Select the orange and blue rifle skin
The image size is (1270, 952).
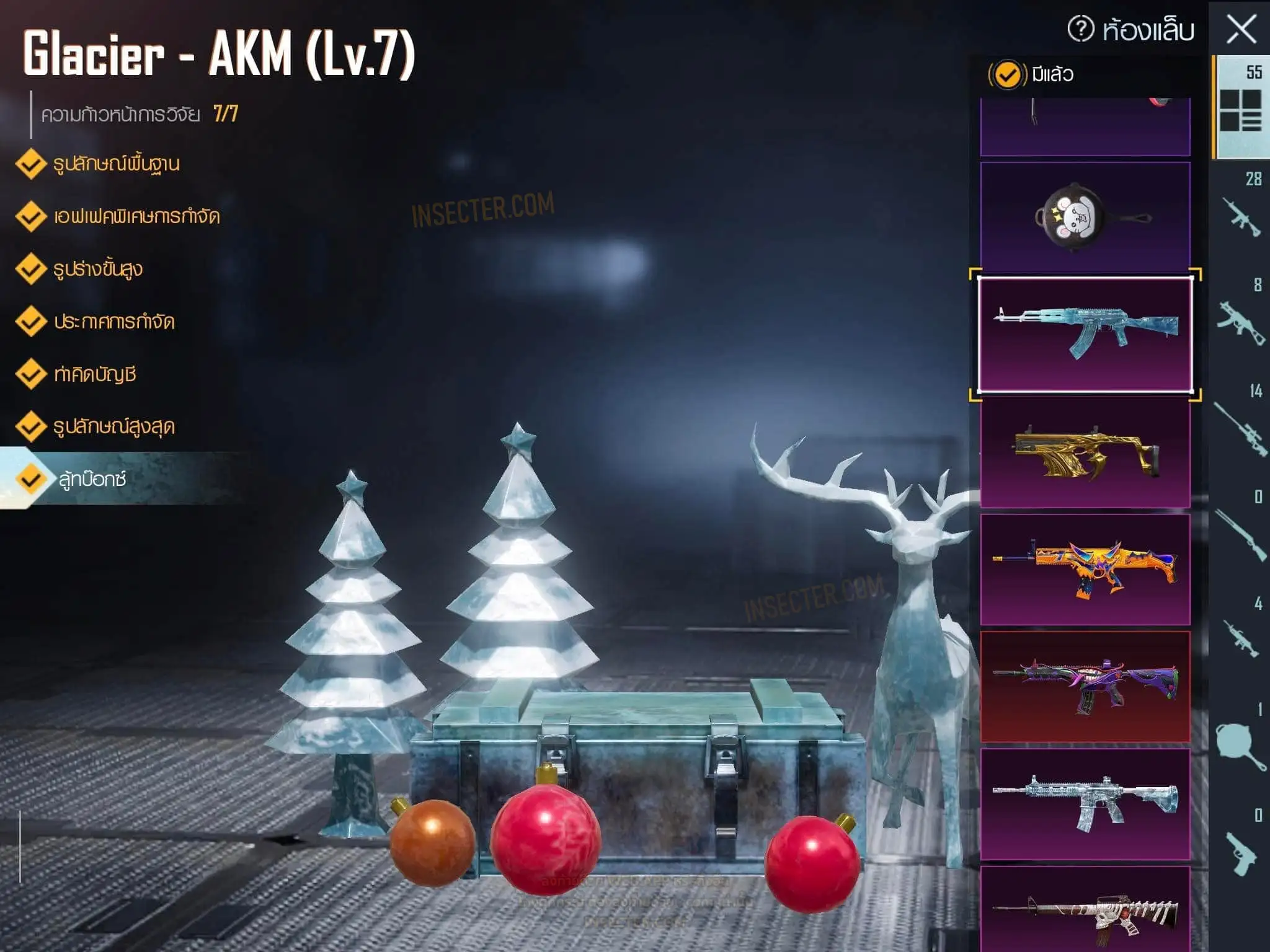(x=1085, y=569)
